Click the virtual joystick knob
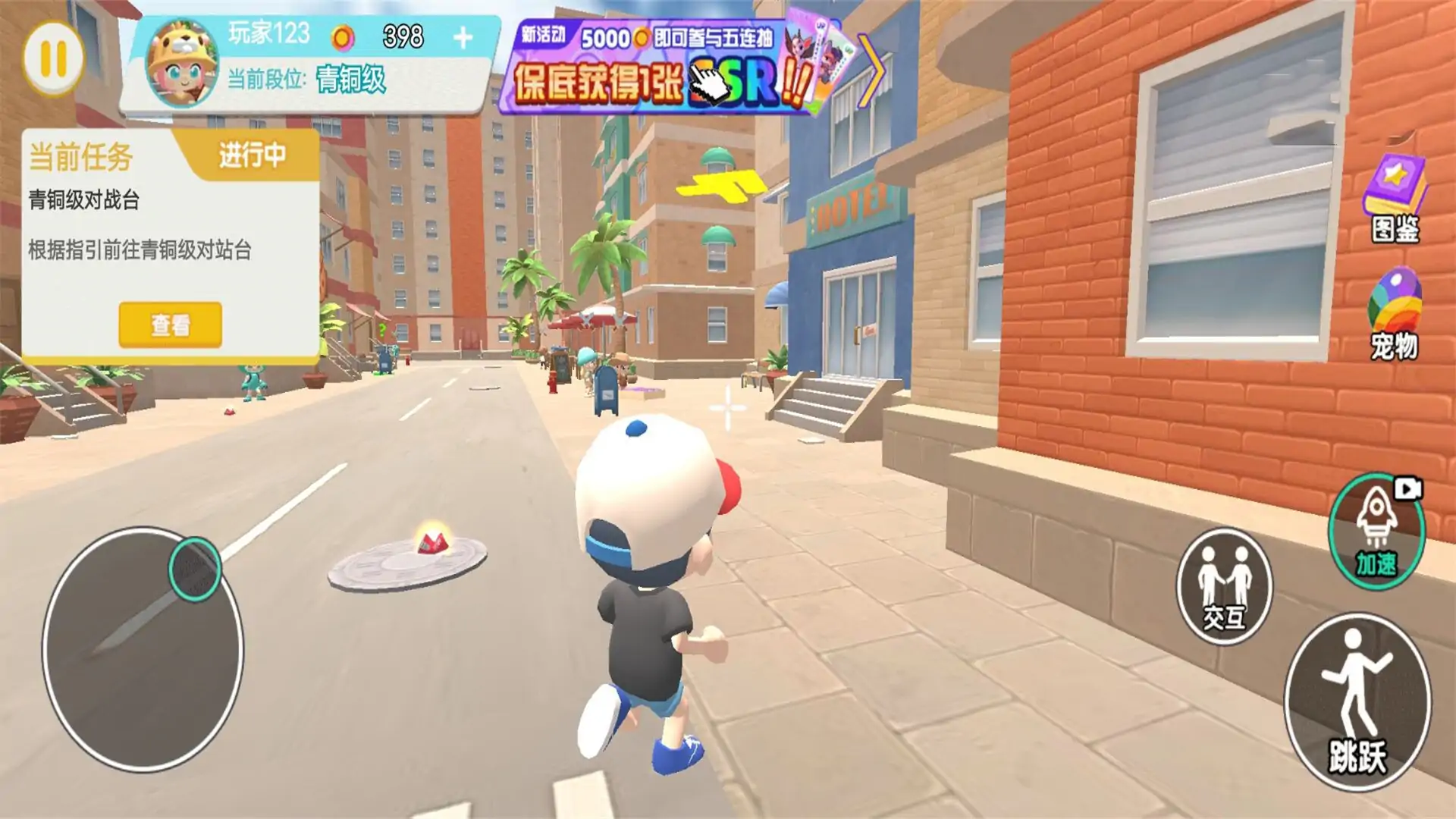Image resolution: width=1456 pixels, height=819 pixels. pos(195,570)
